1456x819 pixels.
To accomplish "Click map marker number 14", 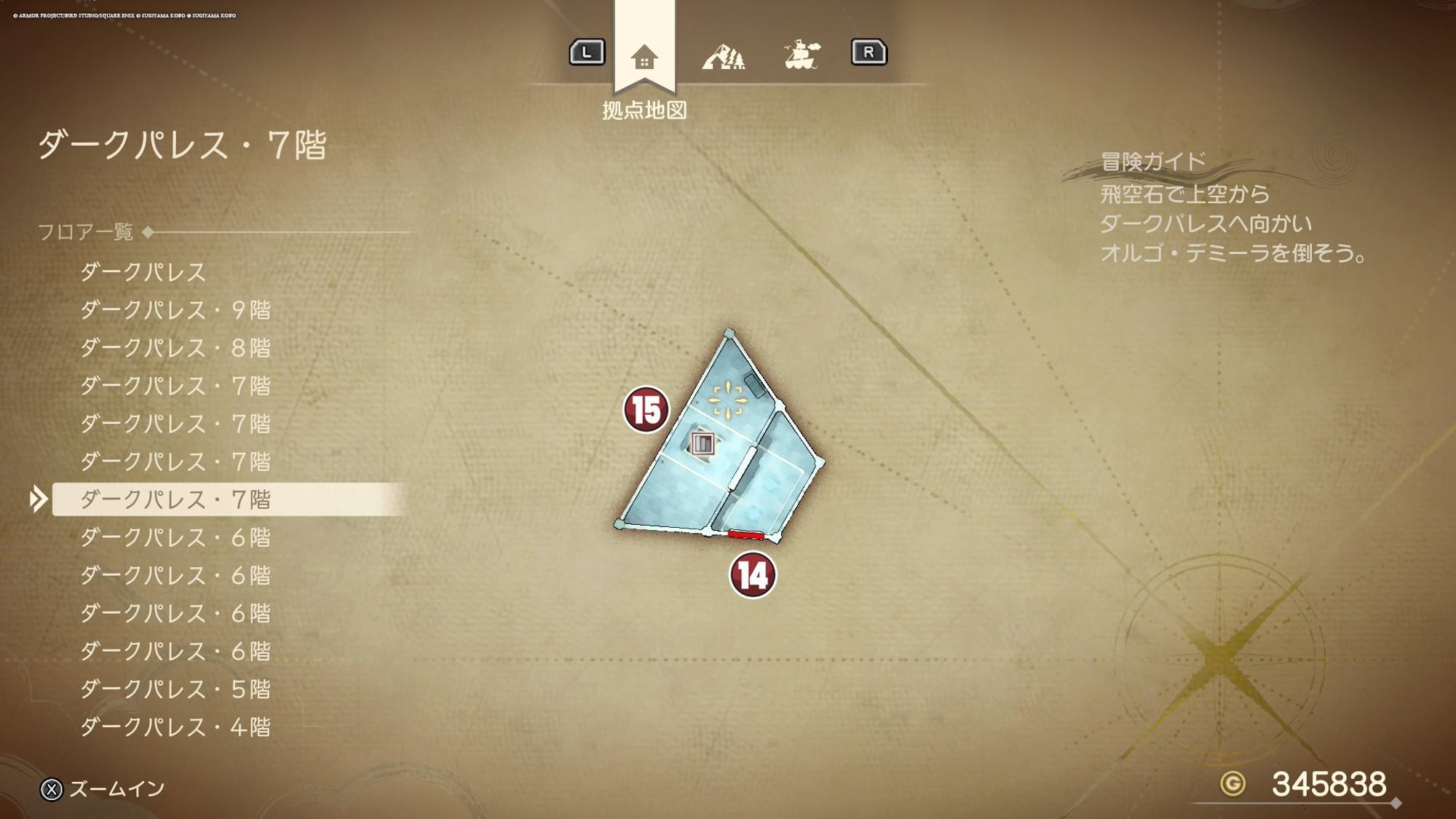I will point(752,575).
